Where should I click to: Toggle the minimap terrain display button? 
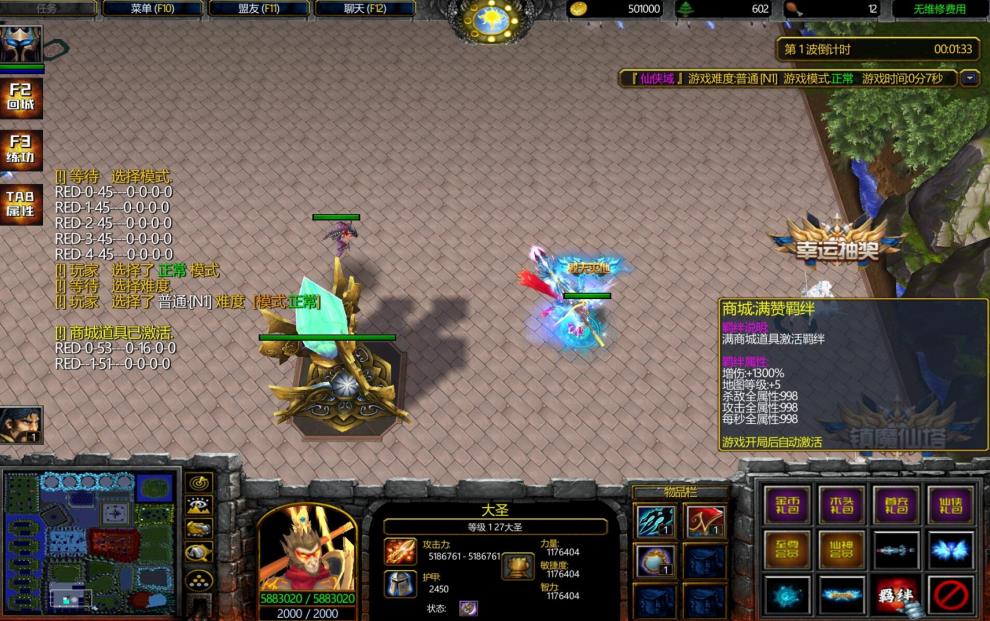(x=199, y=506)
